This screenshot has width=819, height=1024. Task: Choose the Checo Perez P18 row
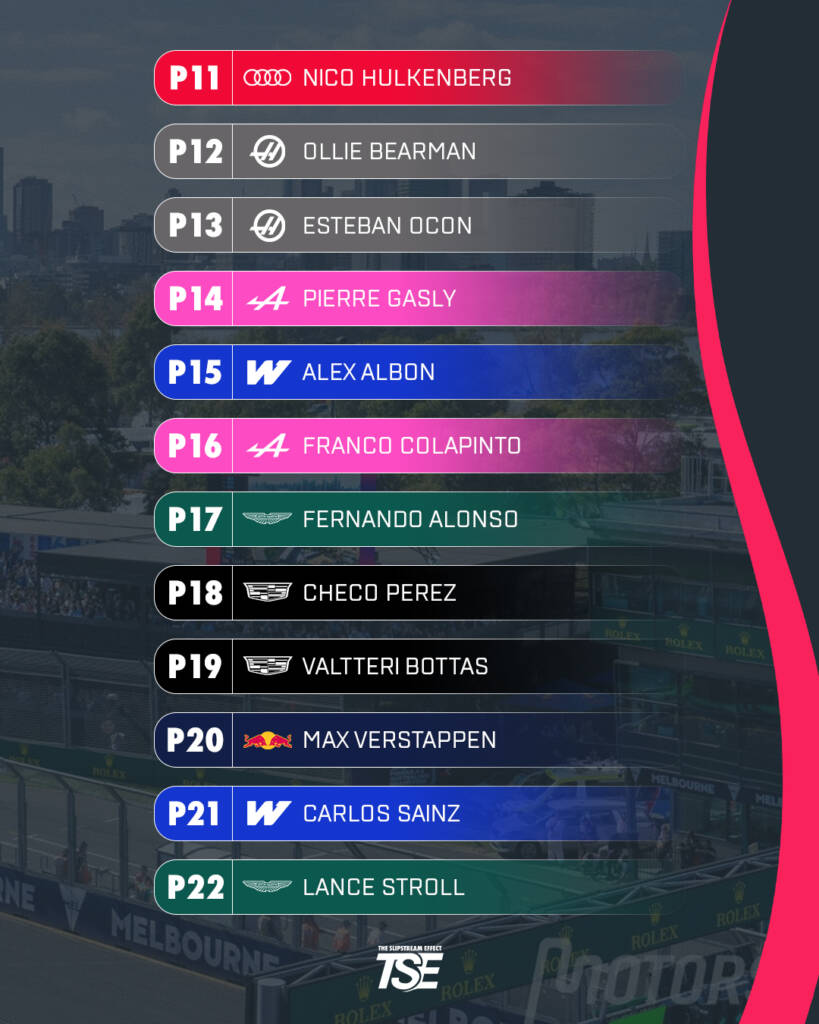point(420,592)
